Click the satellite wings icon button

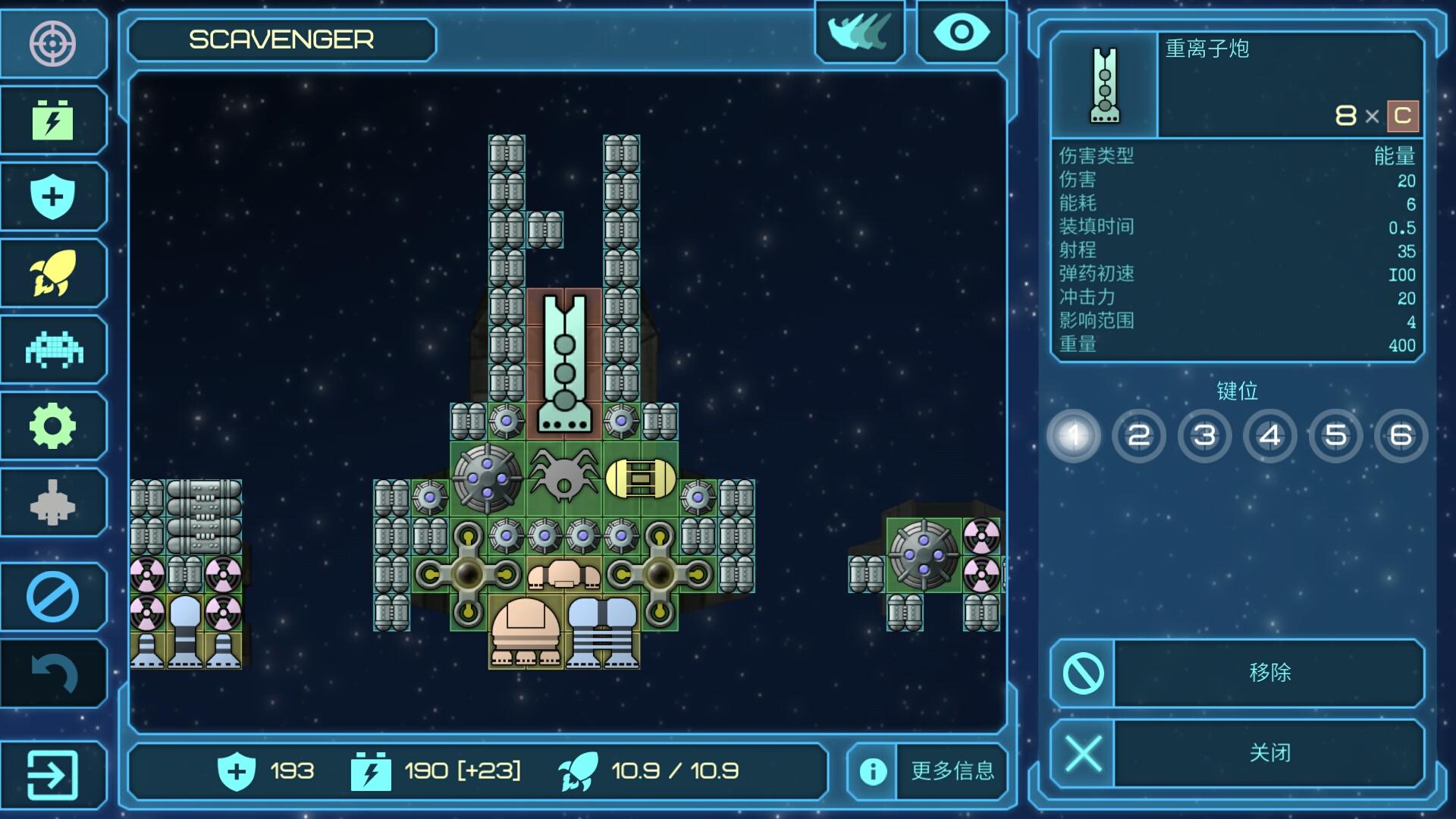[x=860, y=33]
